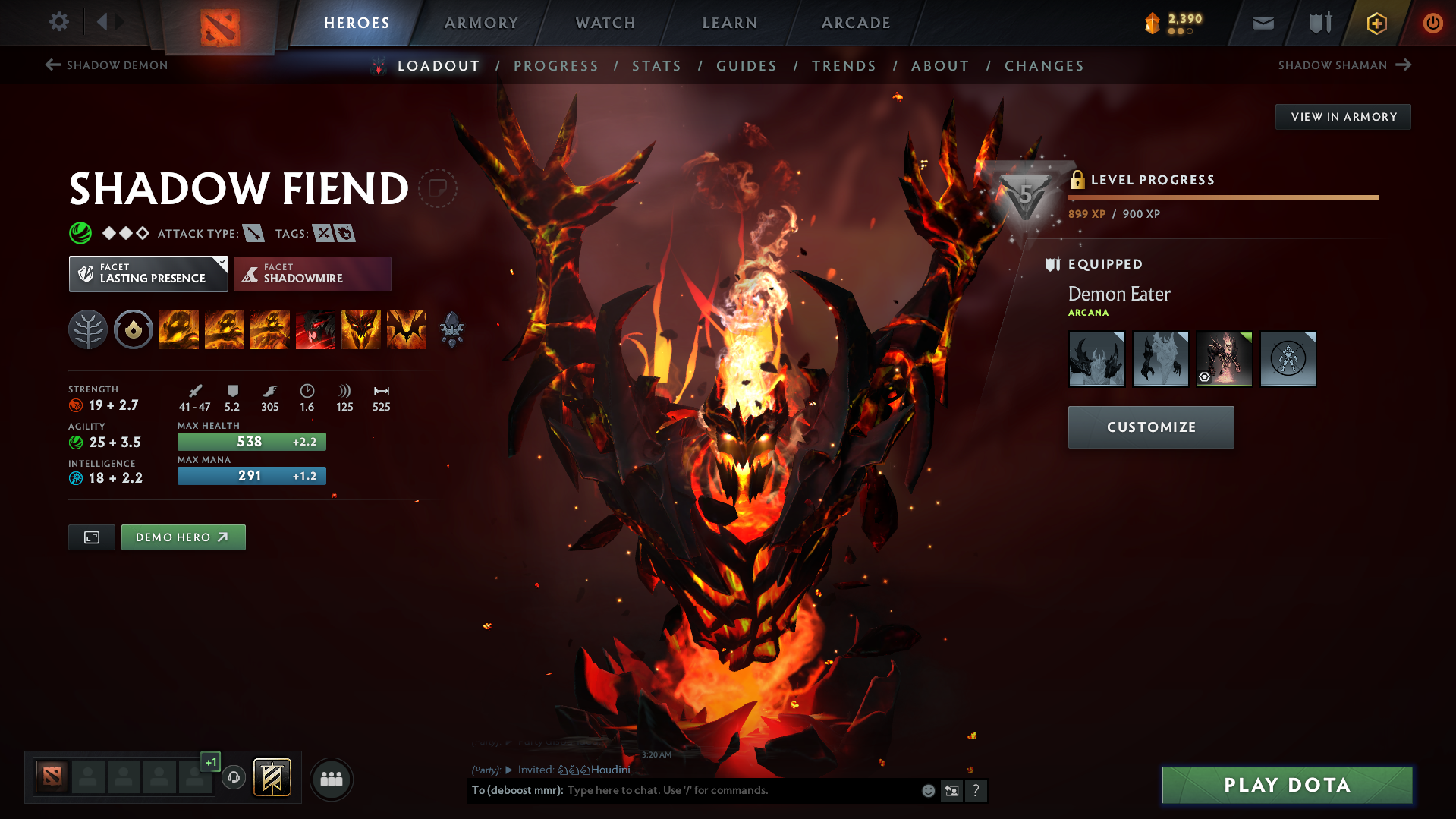
Task: Click the DEMO HERO button
Action: [183, 537]
